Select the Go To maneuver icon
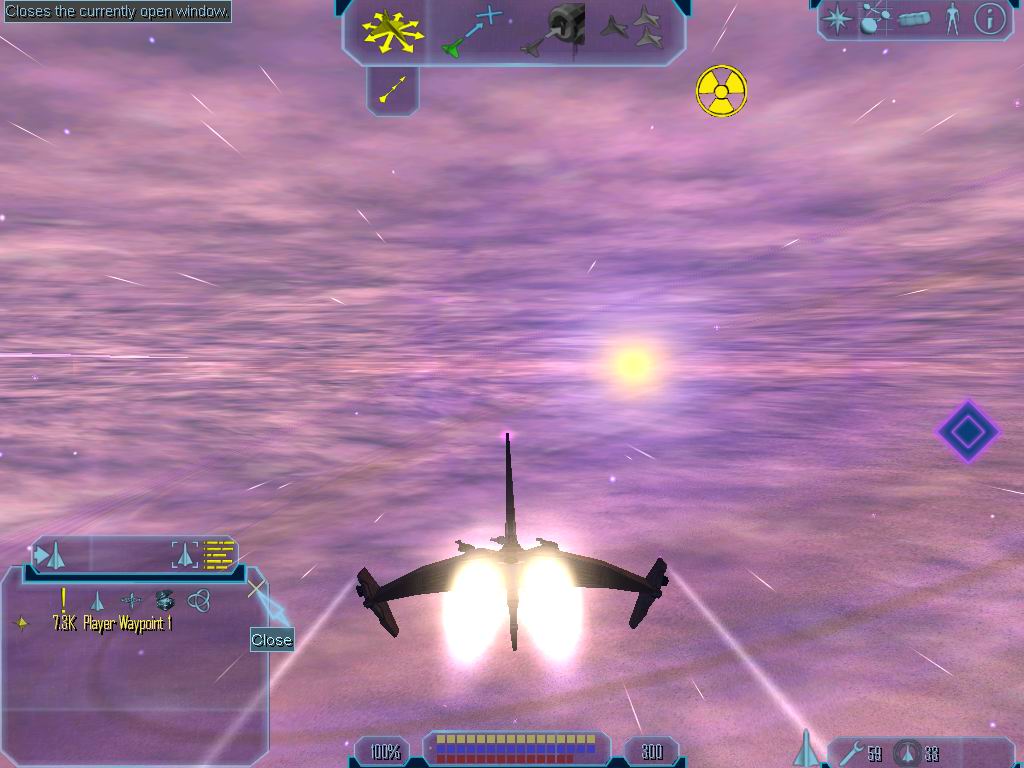This screenshot has width=1024, height=768. (471, 32)
